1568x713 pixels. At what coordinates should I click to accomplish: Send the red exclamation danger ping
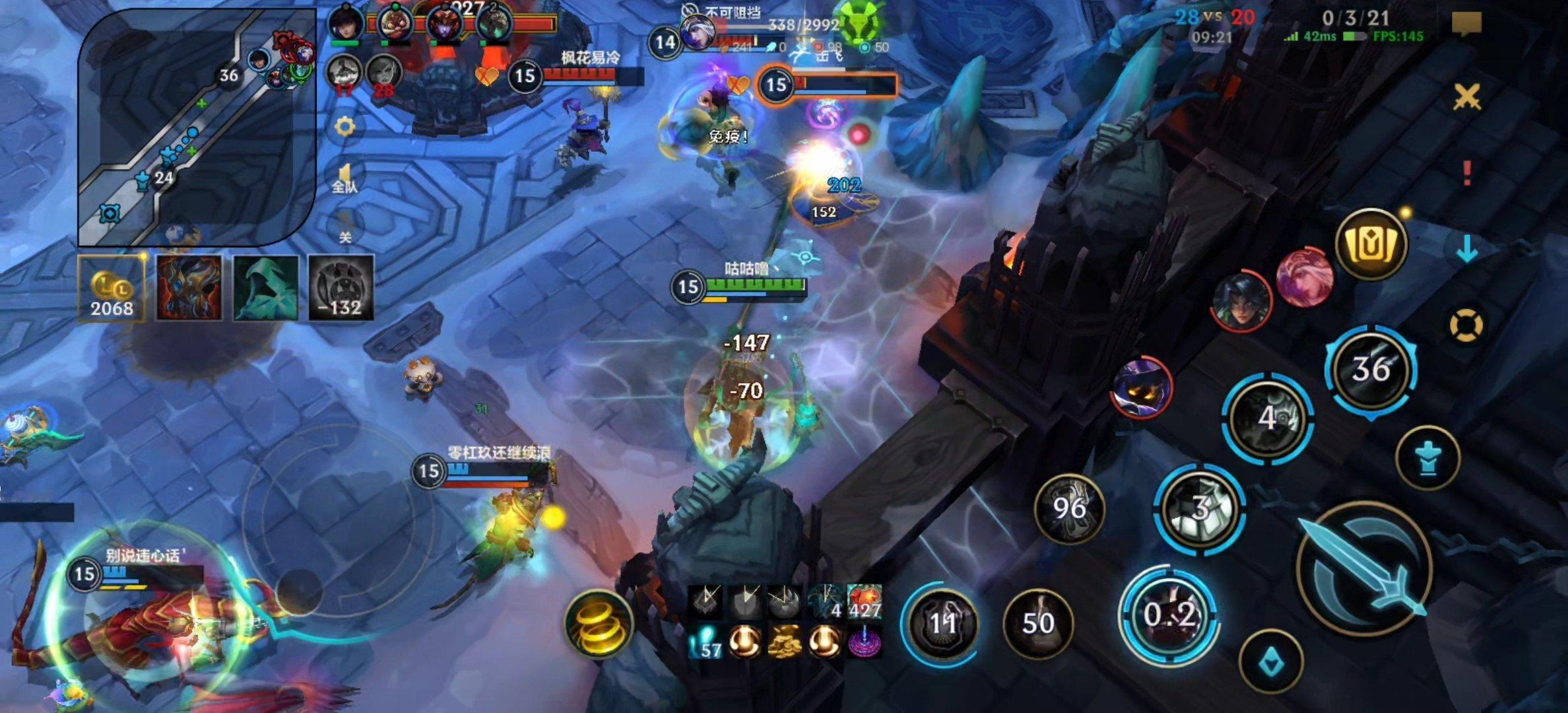[1466, 173]
